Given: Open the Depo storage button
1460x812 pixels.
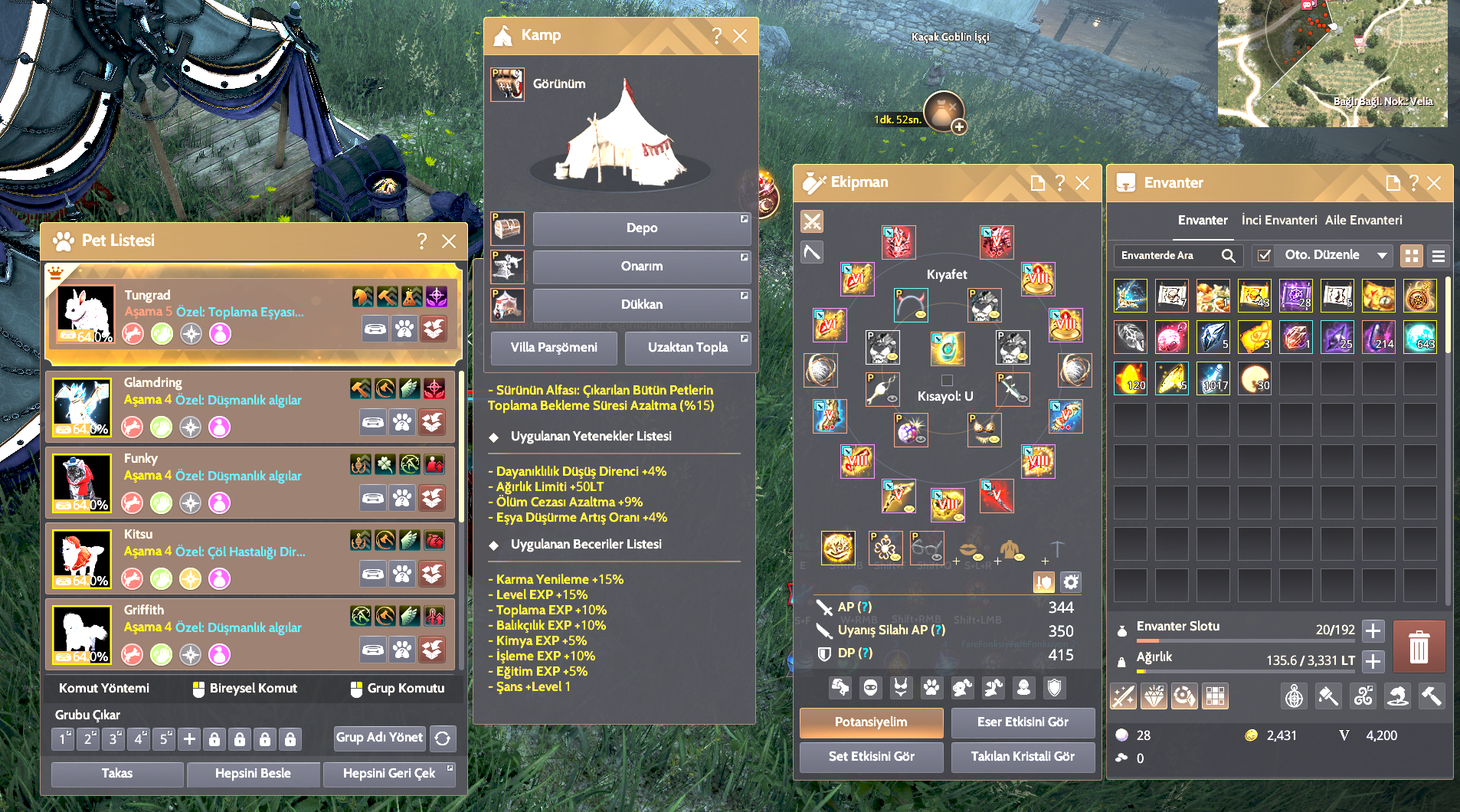Looking at the screenshot, I should tap(641, 228).
